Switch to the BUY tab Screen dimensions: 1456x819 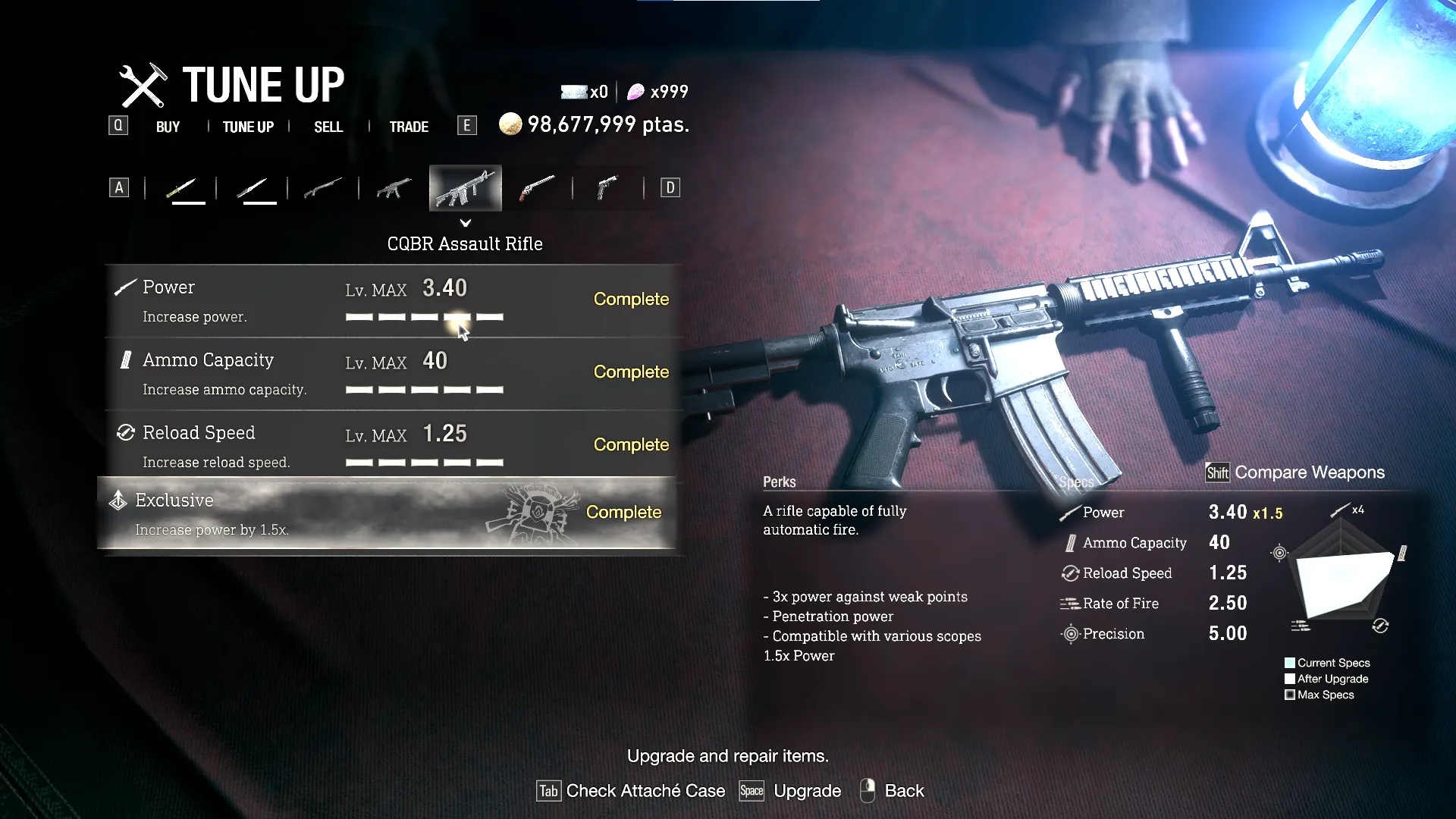pos(168,127)
